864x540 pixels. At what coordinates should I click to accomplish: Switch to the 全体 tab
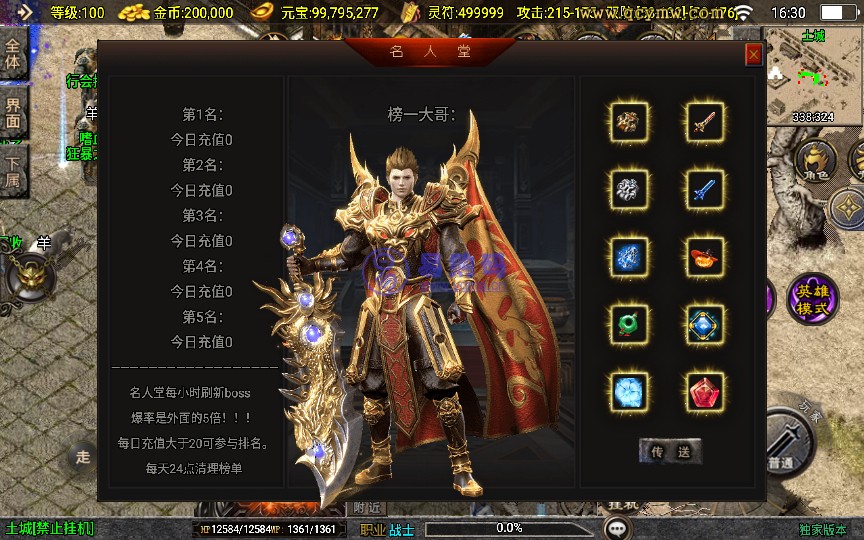13,54
